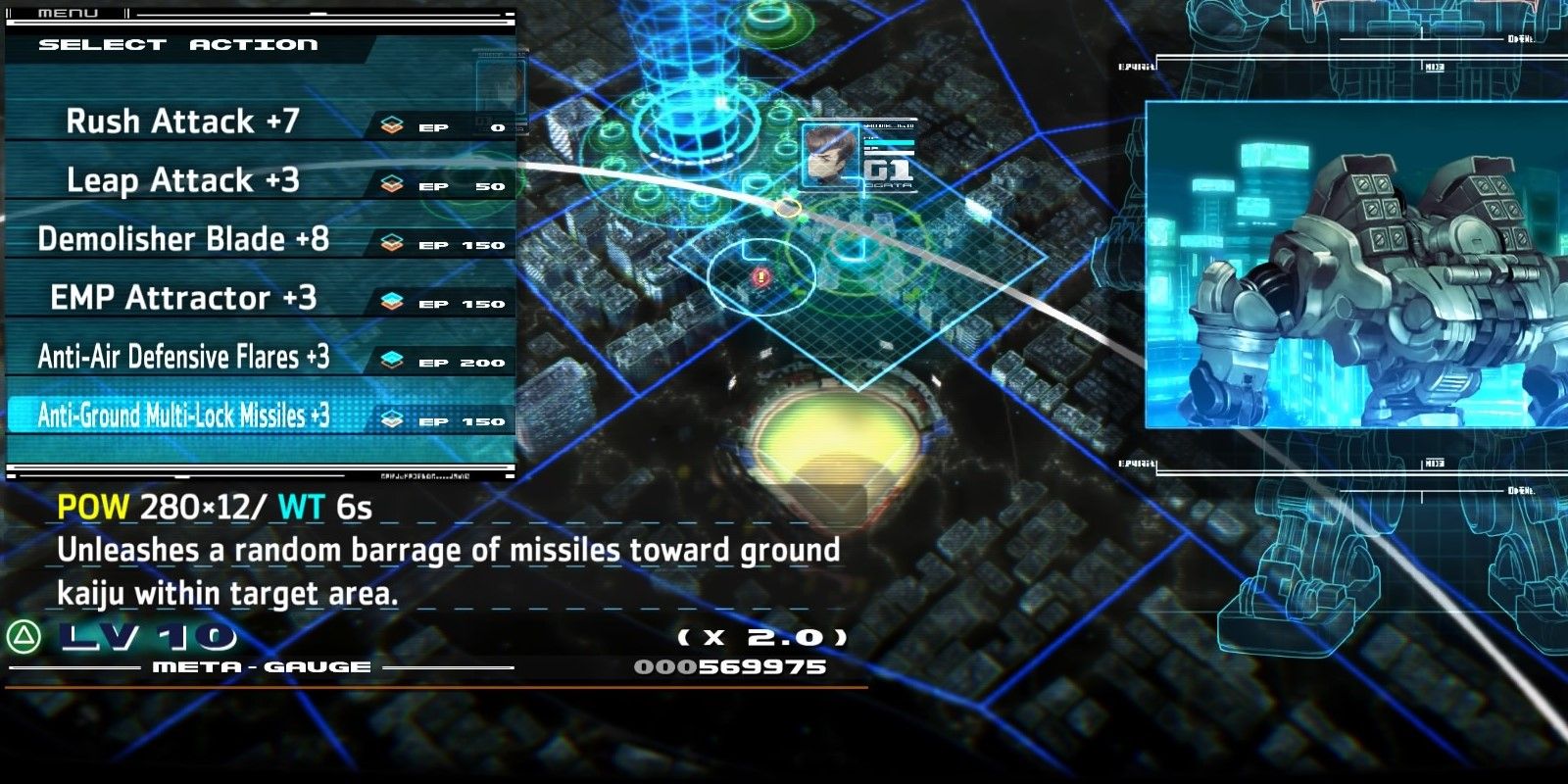1568x784 pixels.
Task: Click the EP cost icon next to Leap Attack
Action: tap(392, 182)
